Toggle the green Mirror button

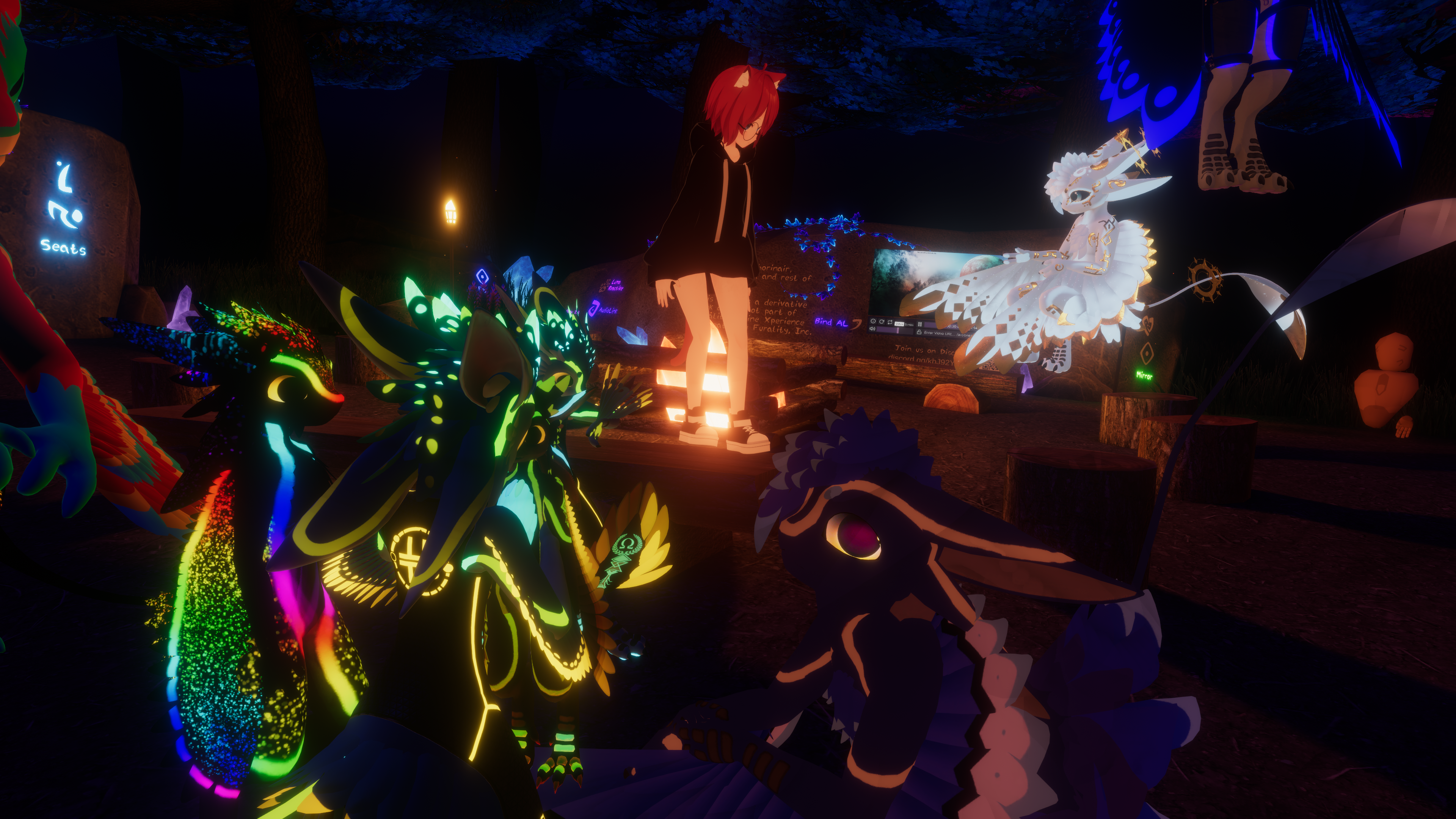click(x=1144, y=375)
